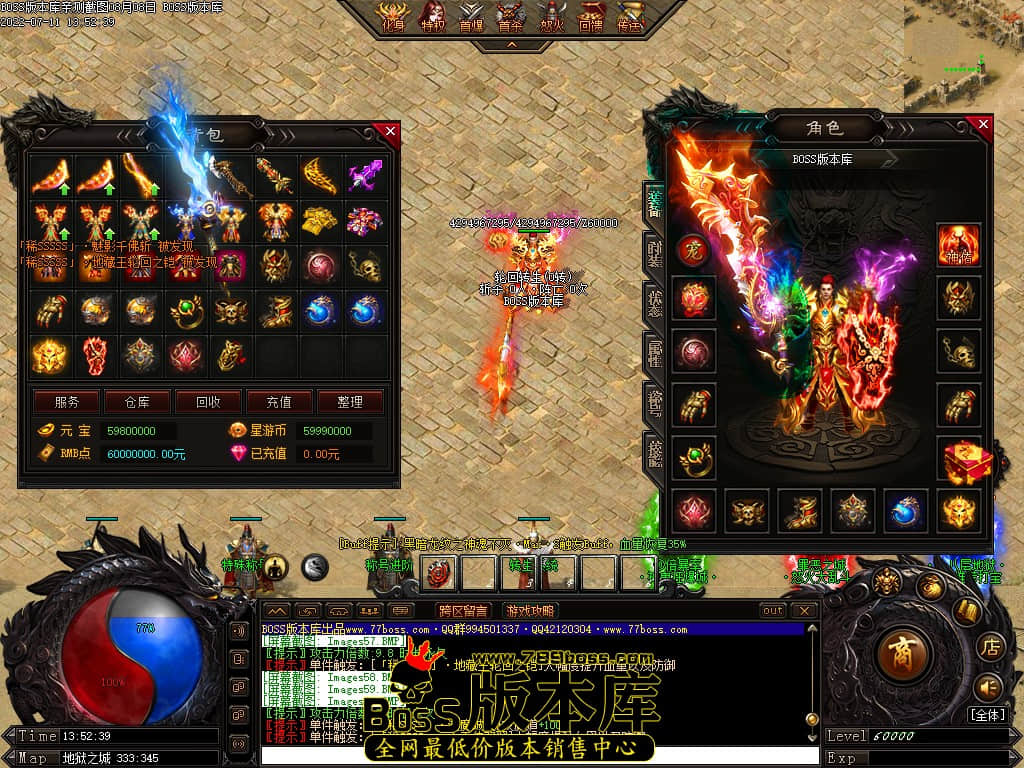Viewport: 1024px width, 768px height.
Task: Toggle the sound speaker button
Action: tap(989, 686)
